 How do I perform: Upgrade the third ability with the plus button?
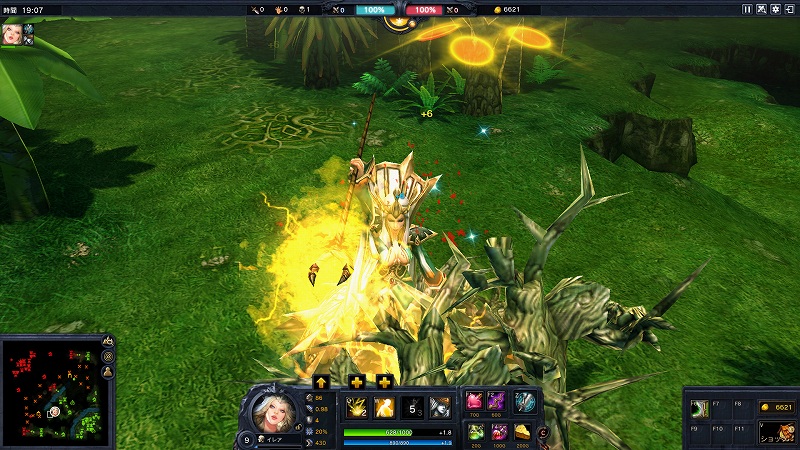[385, 382]
